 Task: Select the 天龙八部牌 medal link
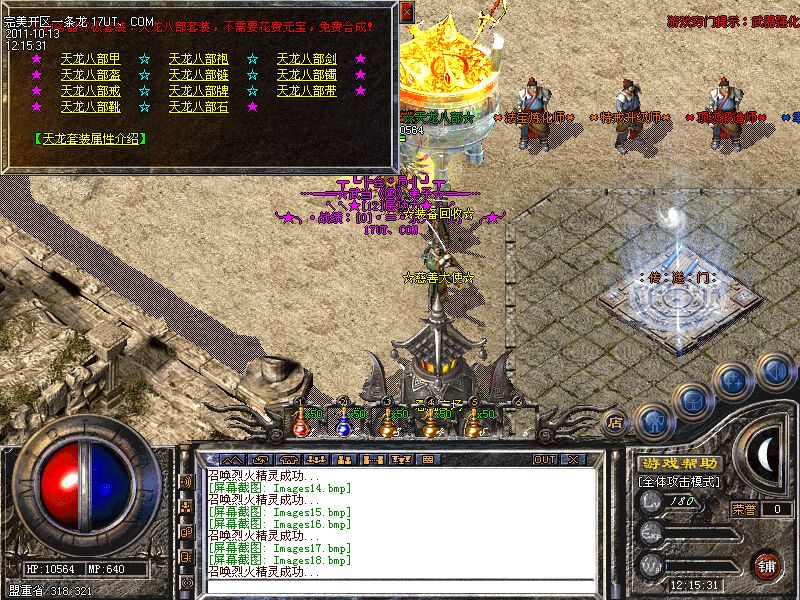pos(198,91)
